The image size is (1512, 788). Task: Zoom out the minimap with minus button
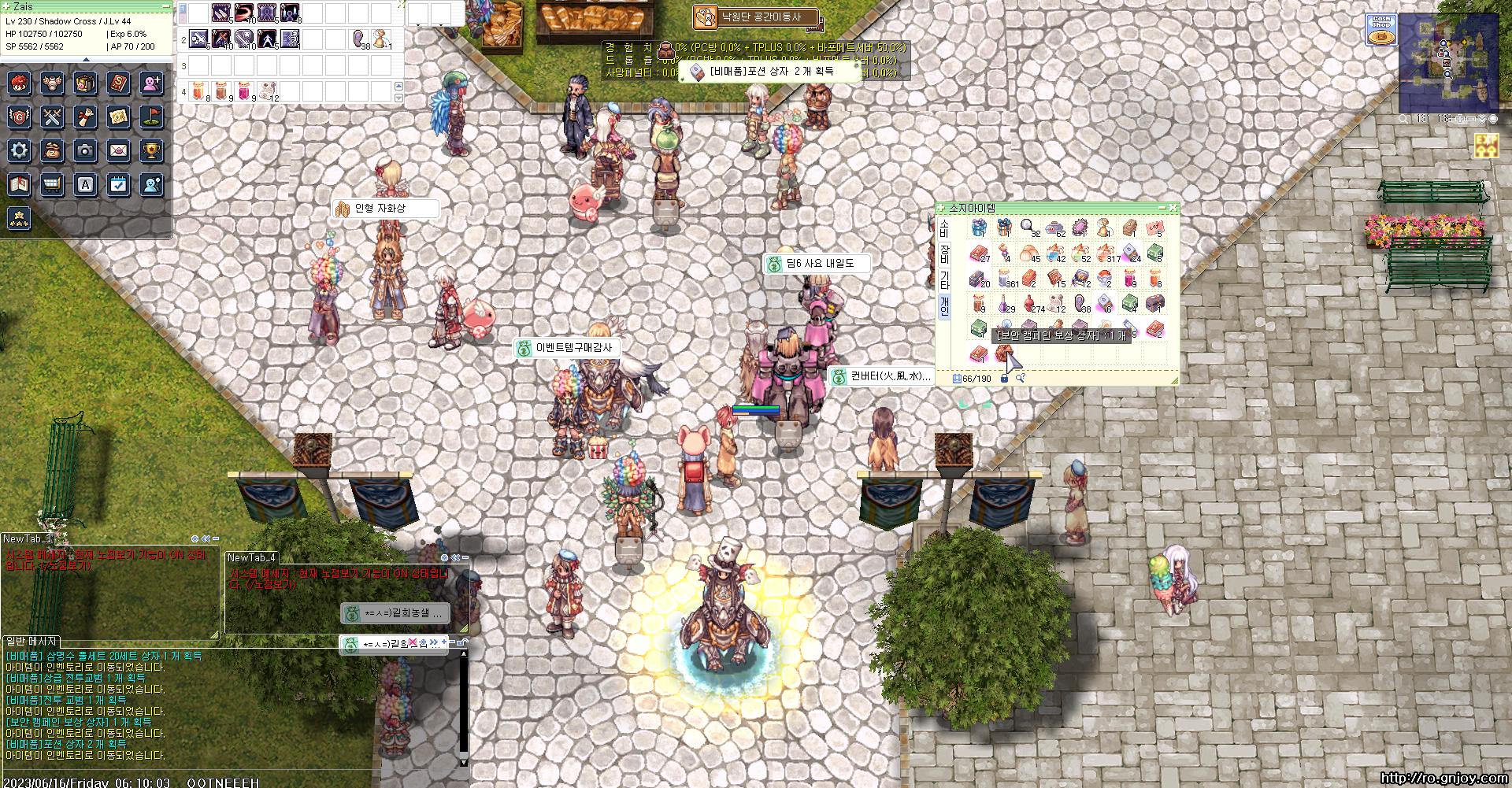(x=1471, y=119)
